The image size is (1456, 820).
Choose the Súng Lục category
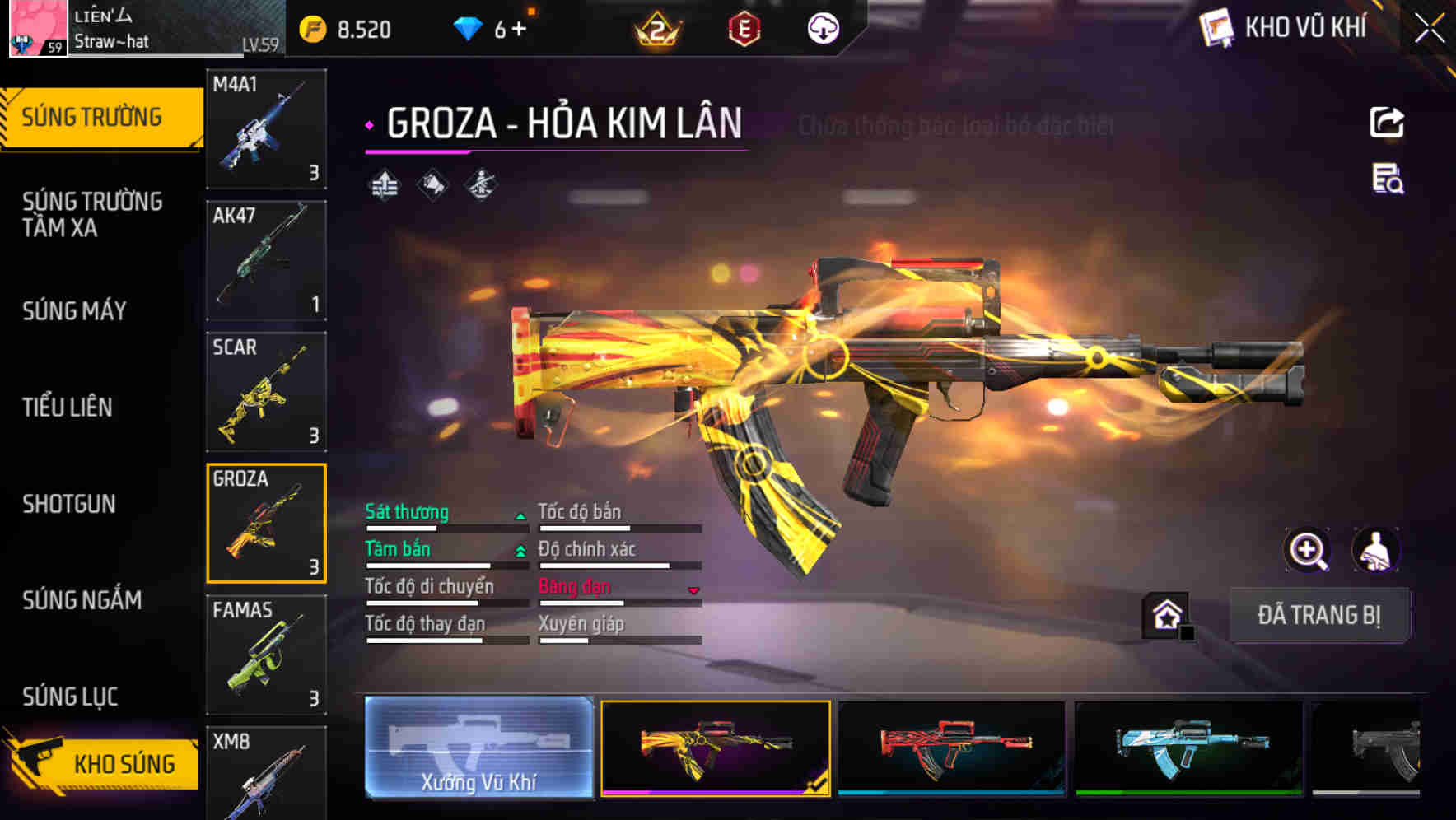click(71, 697)
